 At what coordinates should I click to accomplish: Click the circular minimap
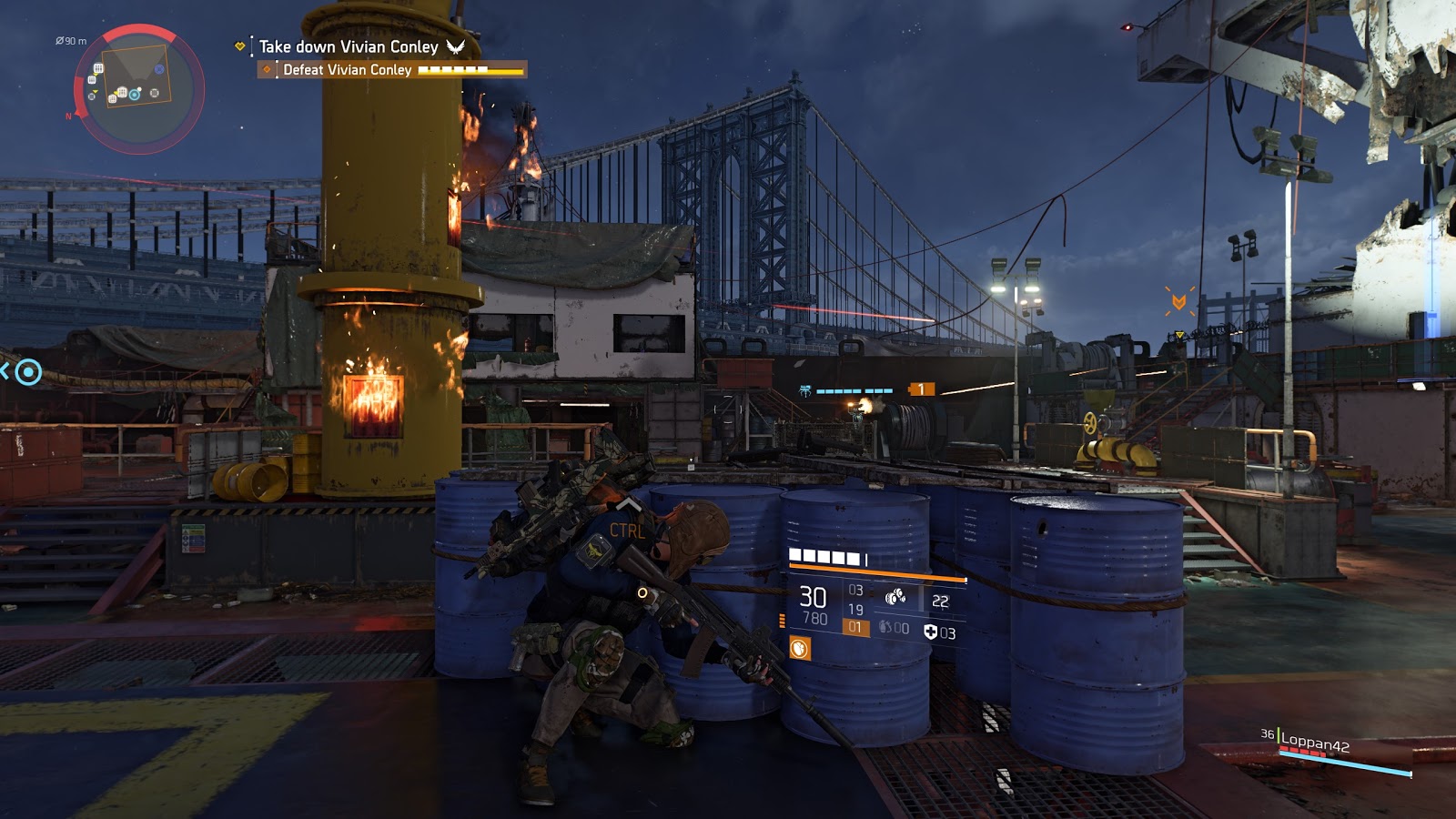137,89
